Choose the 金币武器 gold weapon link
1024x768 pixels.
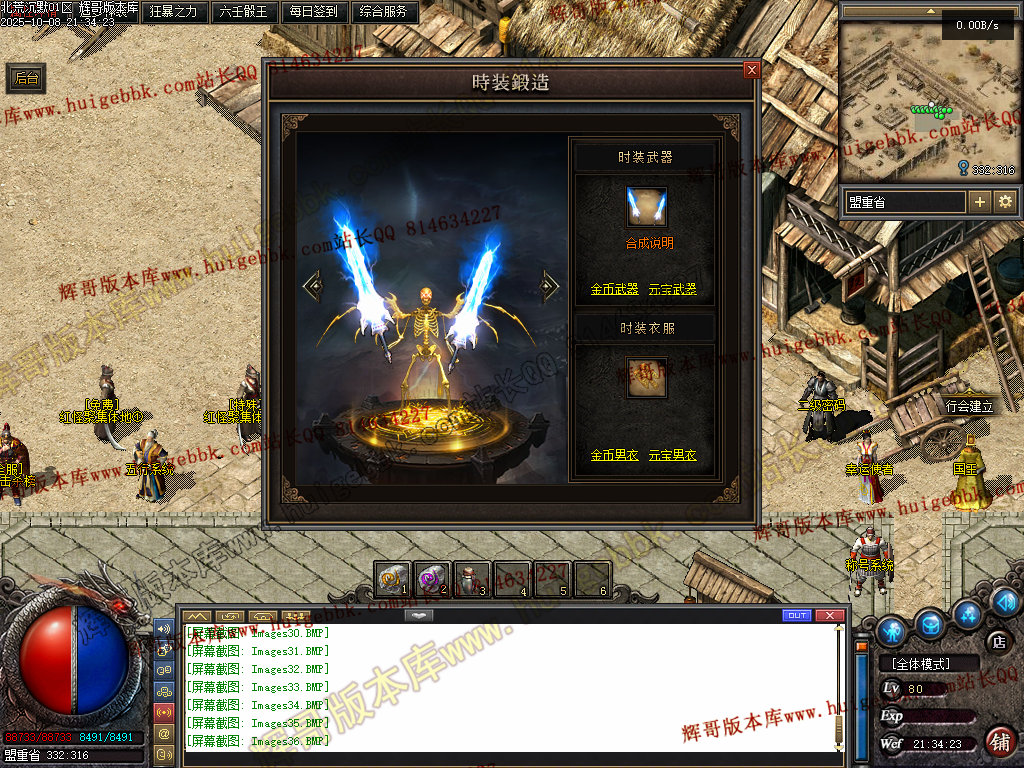614,290
